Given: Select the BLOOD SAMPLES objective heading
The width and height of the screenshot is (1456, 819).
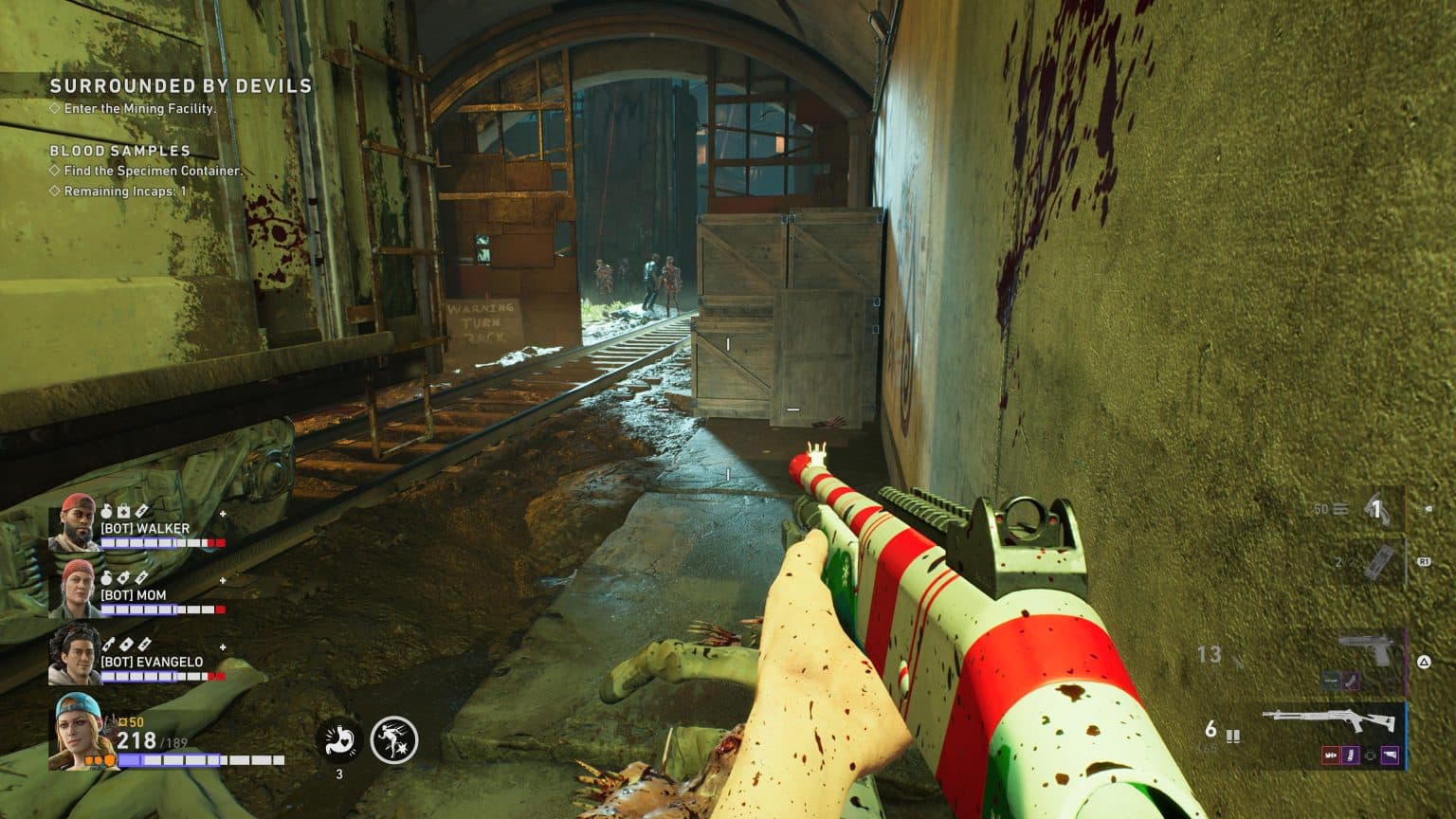Looking at the screenshot, I should 118,150.
